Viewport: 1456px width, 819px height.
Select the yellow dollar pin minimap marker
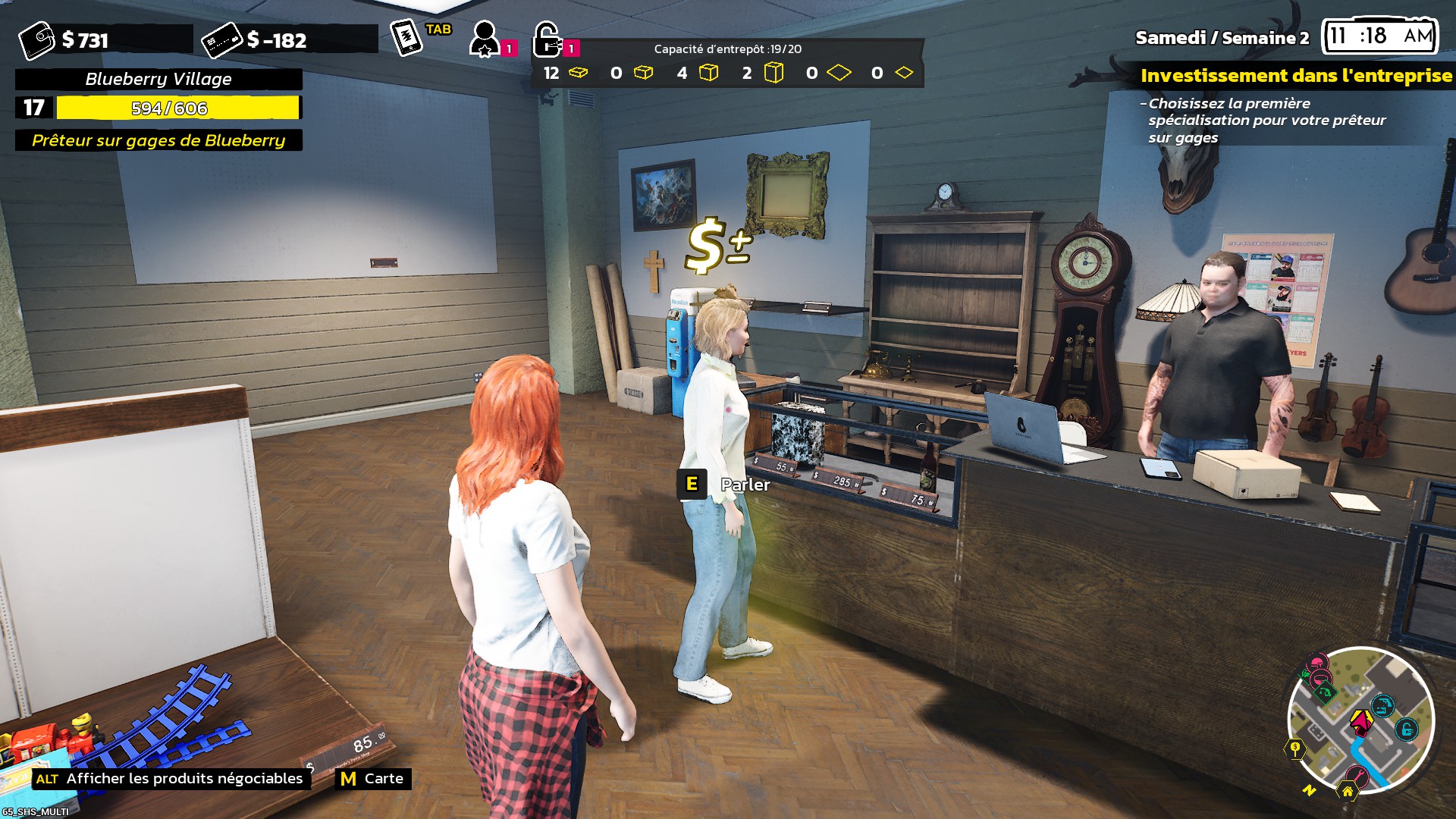[x=1295, y=749]
